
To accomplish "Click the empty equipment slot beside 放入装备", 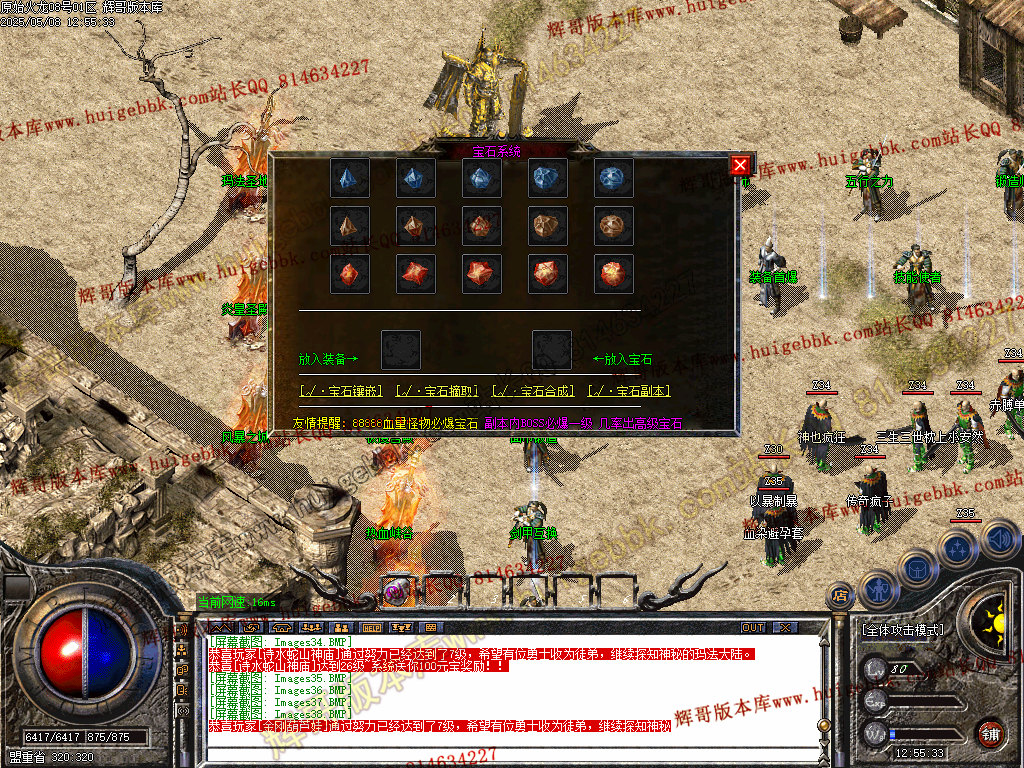I will pos(401,350).
